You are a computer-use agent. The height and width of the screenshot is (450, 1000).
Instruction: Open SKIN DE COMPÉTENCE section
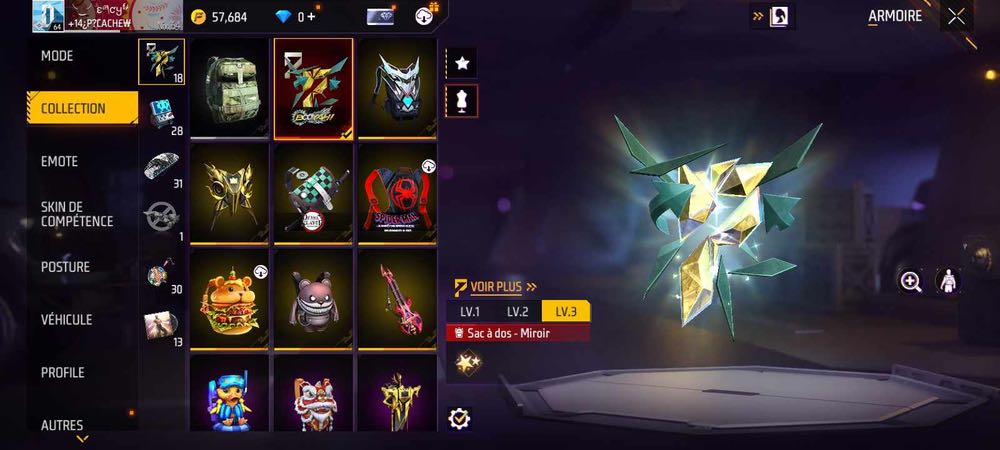77,214
